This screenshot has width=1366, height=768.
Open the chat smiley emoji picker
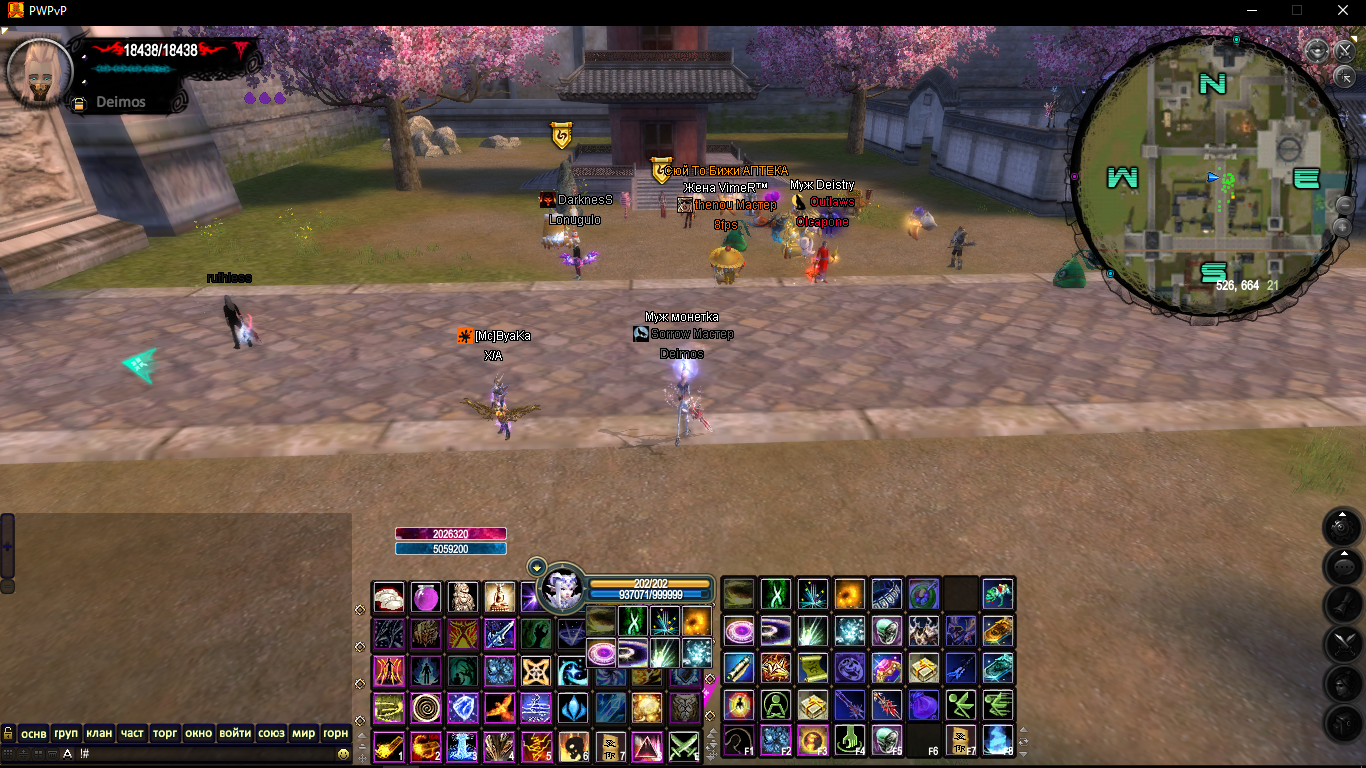click(343, 753)
